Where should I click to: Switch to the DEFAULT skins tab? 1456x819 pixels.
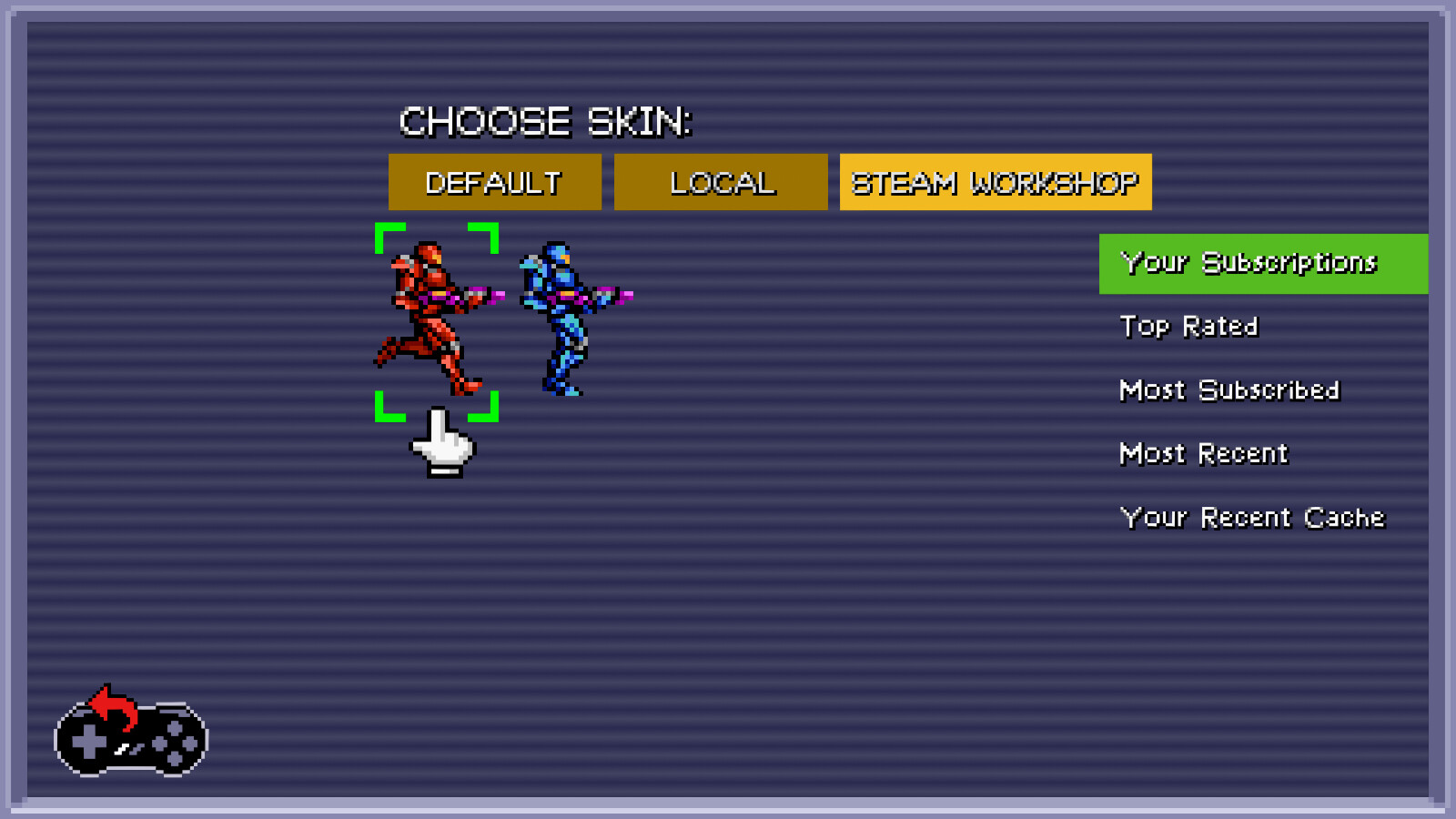[495, 182]
